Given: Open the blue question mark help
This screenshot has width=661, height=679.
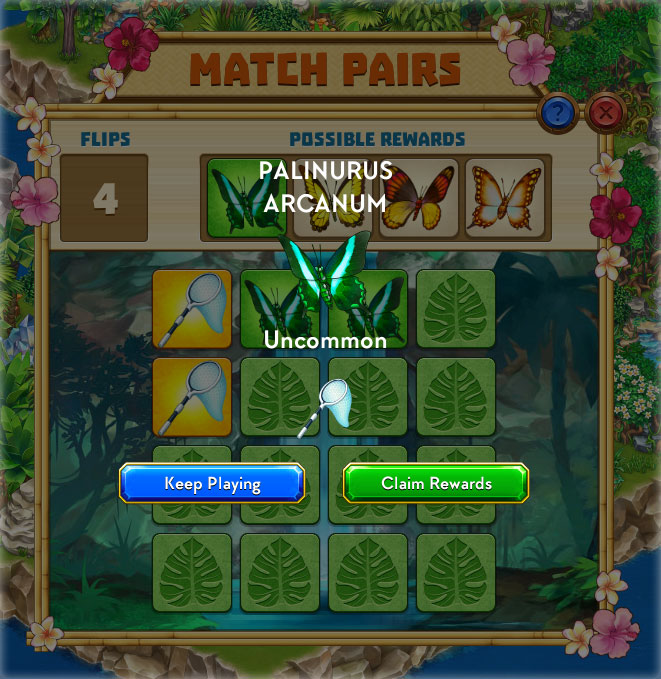Looking at the screenshot, I should 556,112.
